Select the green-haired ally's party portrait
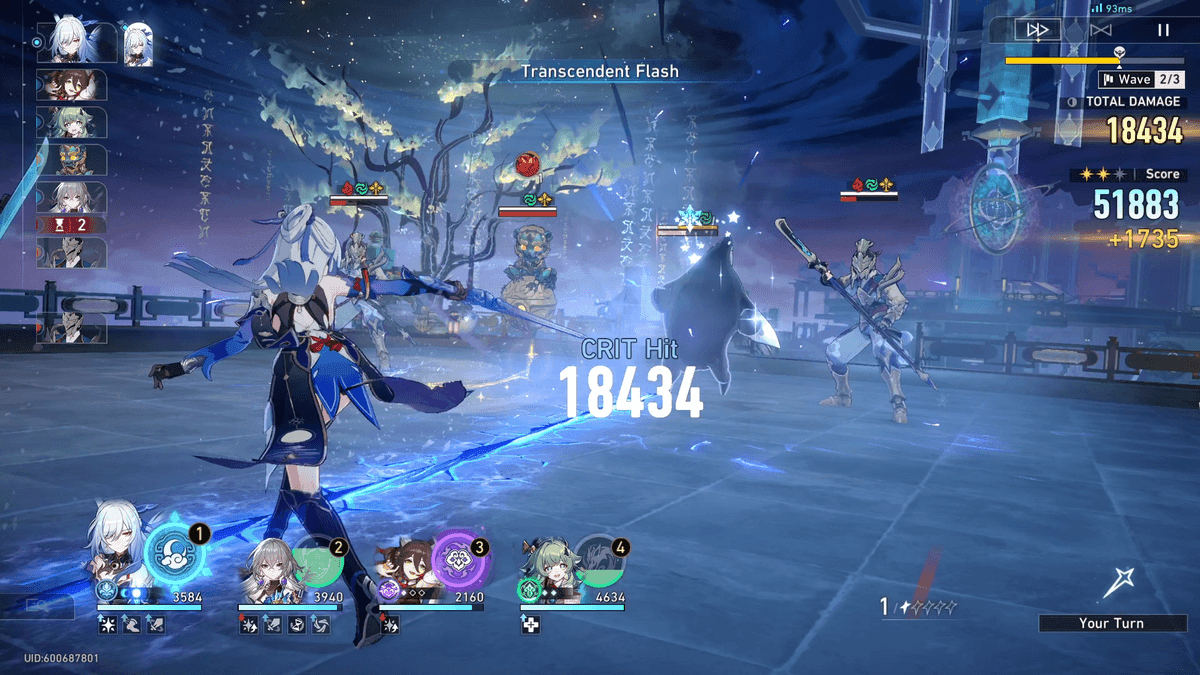This screenshot has width=1200, height=675. 546,565
